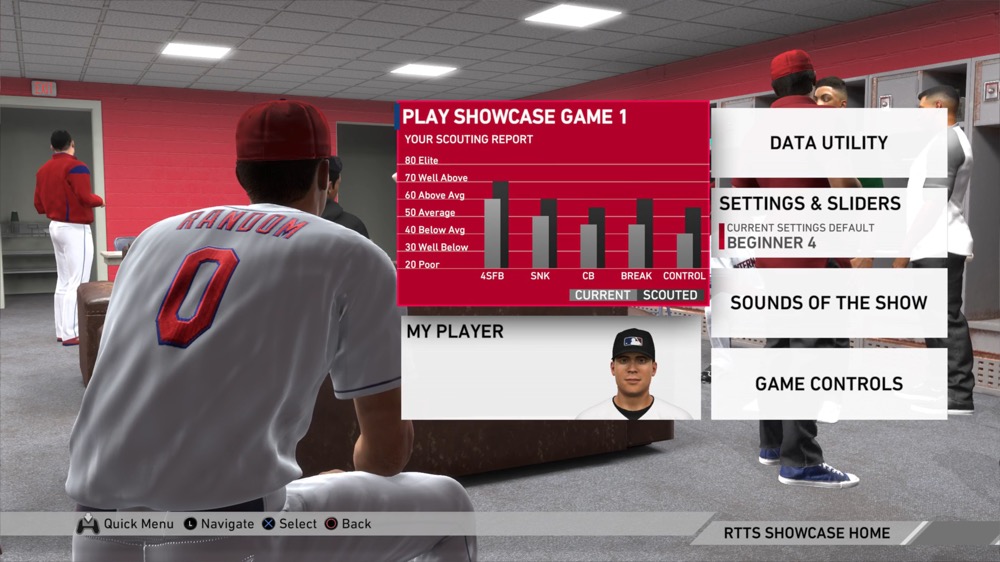
Task: Open the Game Controls menu
Action: click(828, 383)
